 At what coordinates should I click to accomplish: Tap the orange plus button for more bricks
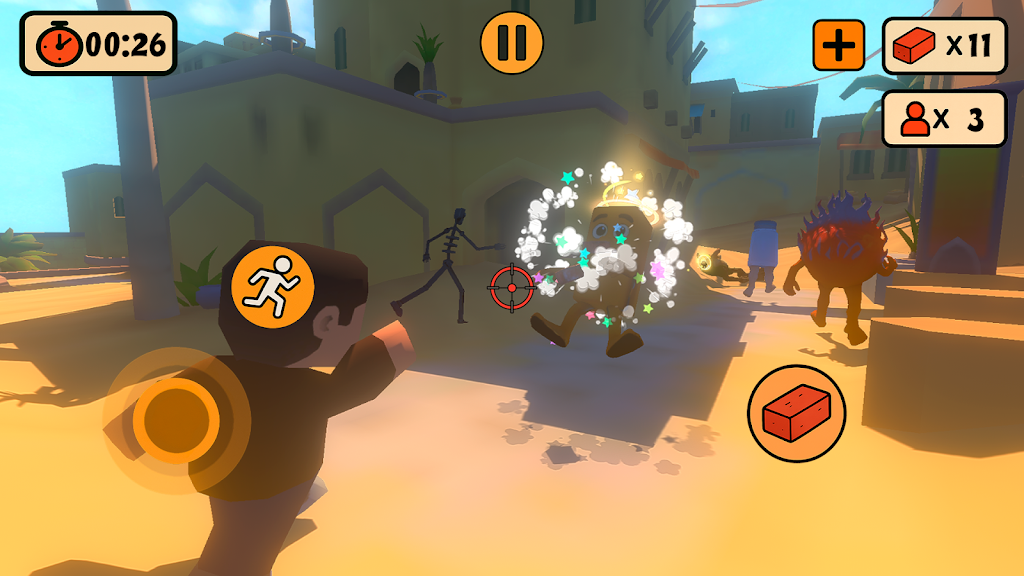tap(838, 45)
